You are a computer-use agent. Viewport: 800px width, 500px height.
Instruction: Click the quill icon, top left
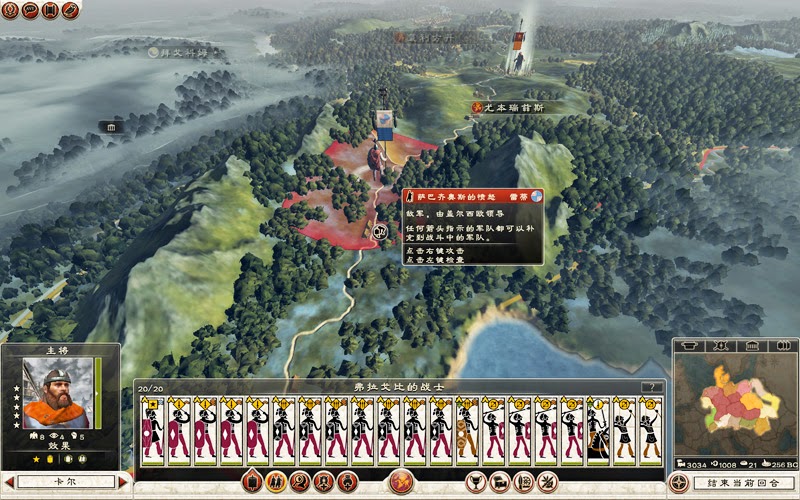[70, 10]
